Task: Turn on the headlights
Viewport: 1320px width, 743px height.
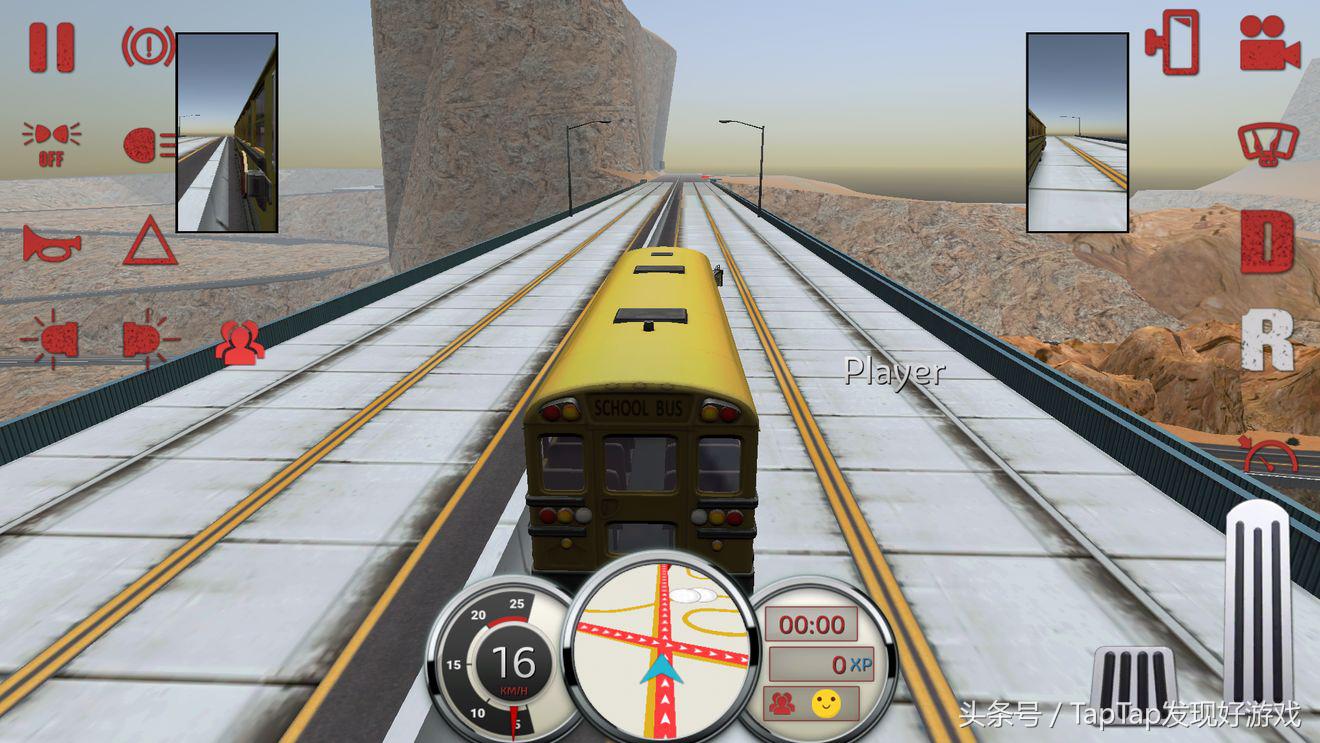Action: pos(148,145)
